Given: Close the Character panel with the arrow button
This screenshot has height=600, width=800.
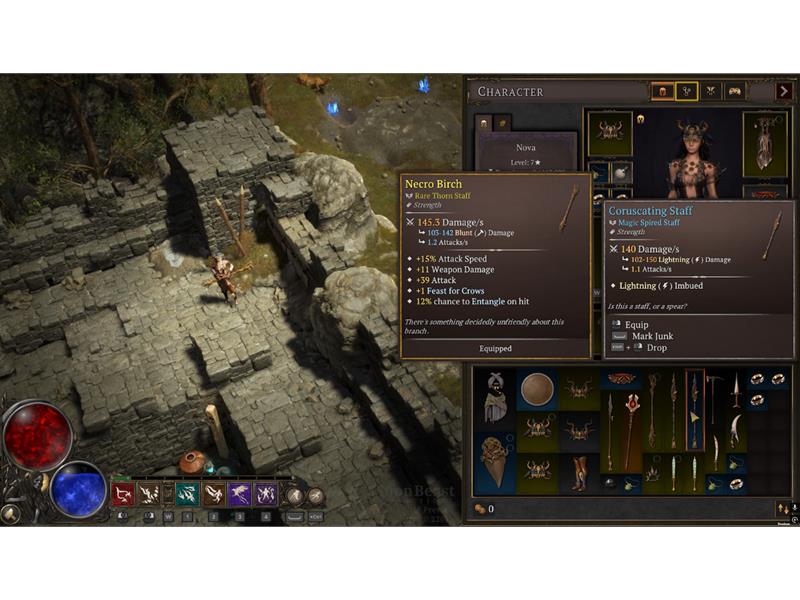Looking at the screenshot, I should (x=785, y=92).
